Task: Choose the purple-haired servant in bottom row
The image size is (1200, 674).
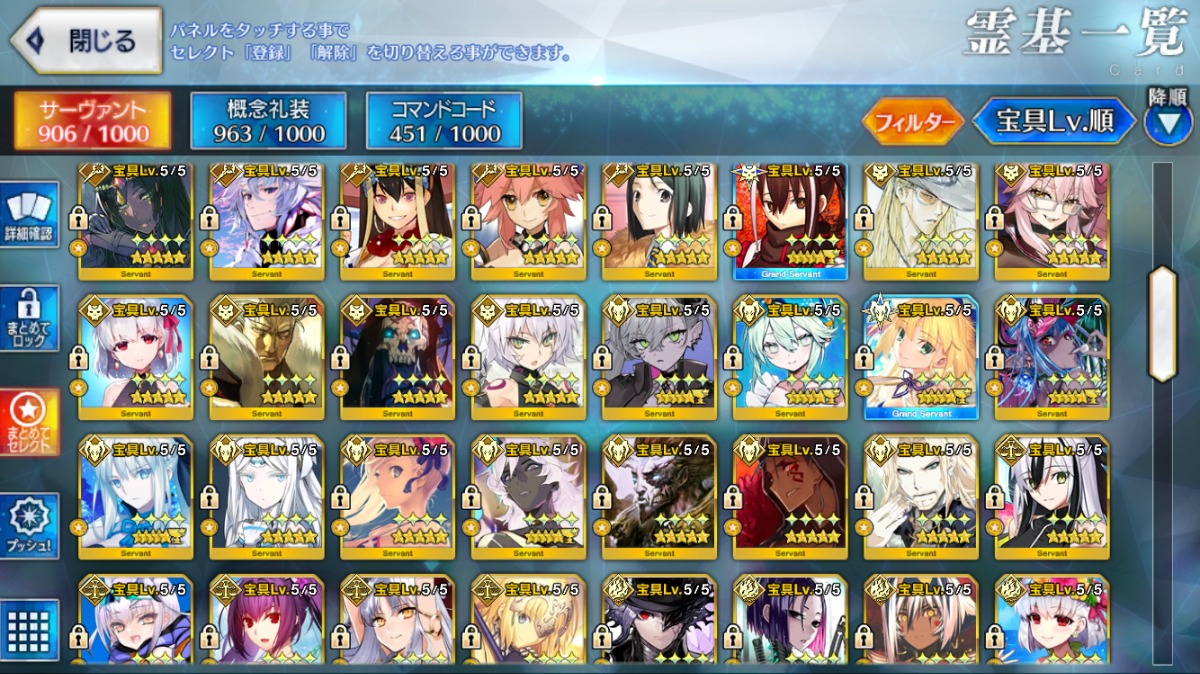Action: click(266, 620)
